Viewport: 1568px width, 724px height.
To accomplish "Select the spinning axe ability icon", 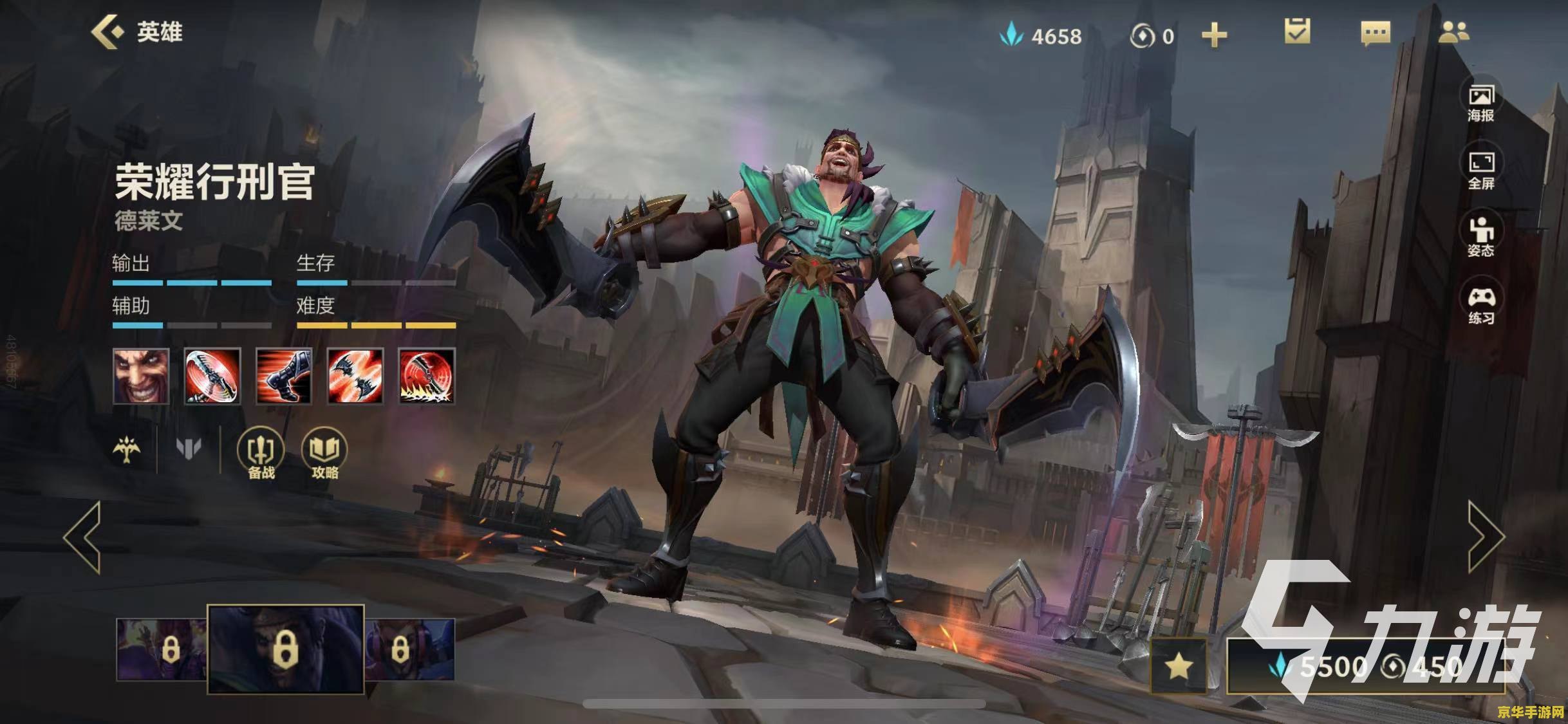I will 212,376.
